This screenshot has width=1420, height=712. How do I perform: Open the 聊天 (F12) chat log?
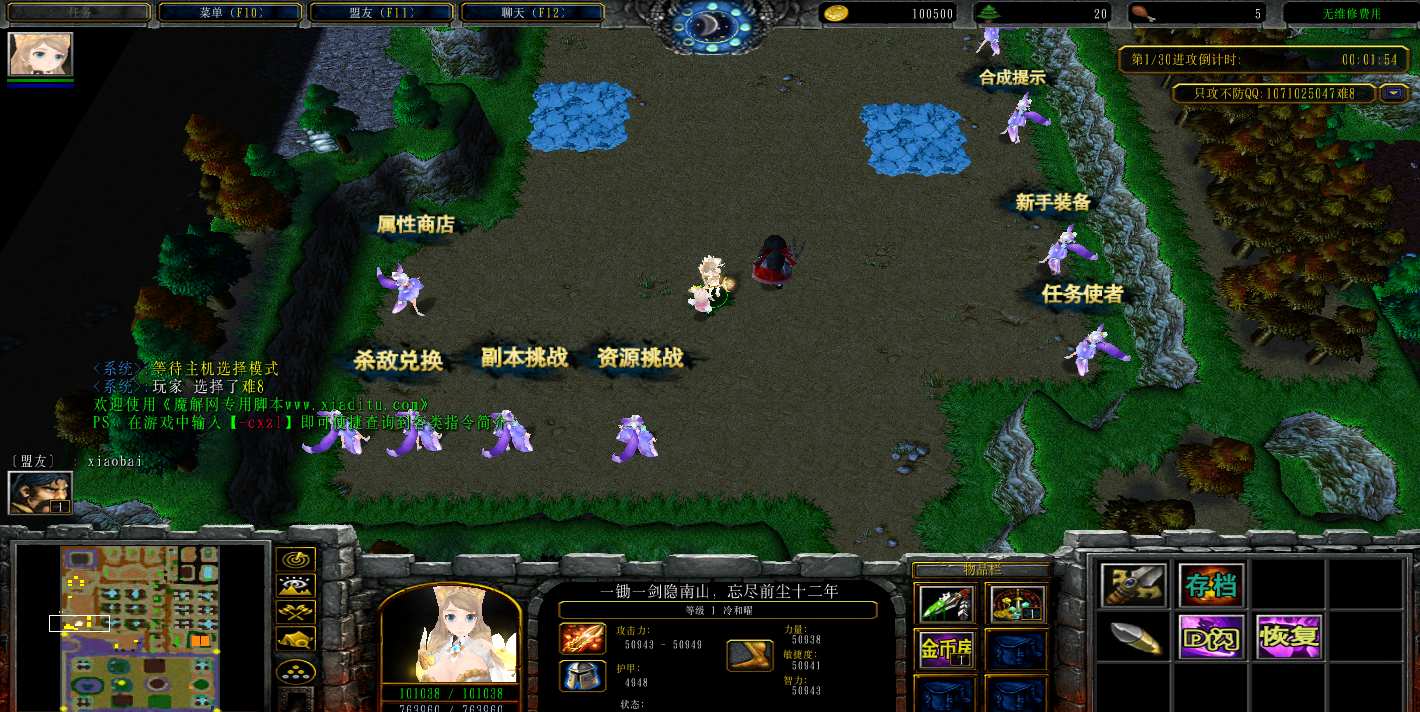pos(532,13)
